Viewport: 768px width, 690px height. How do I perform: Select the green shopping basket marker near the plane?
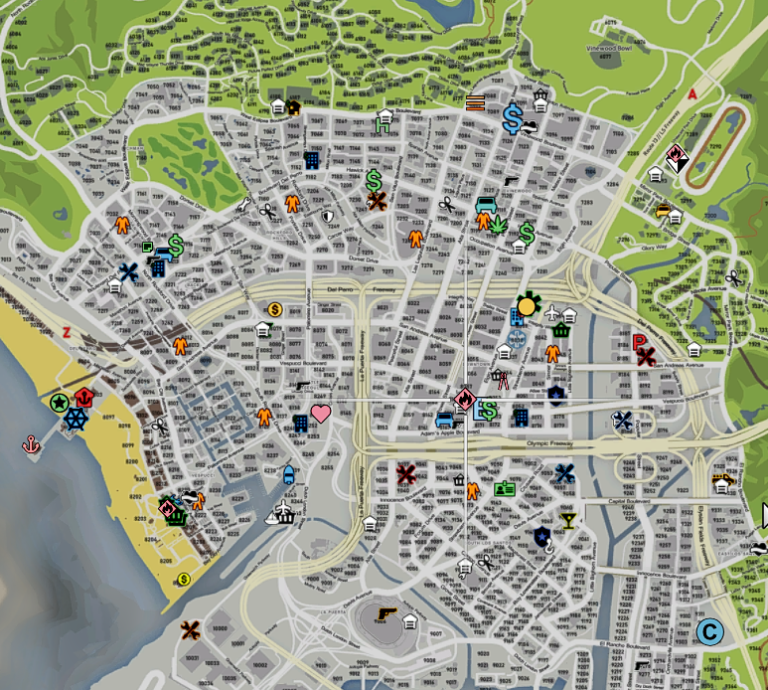pos(561,329)
